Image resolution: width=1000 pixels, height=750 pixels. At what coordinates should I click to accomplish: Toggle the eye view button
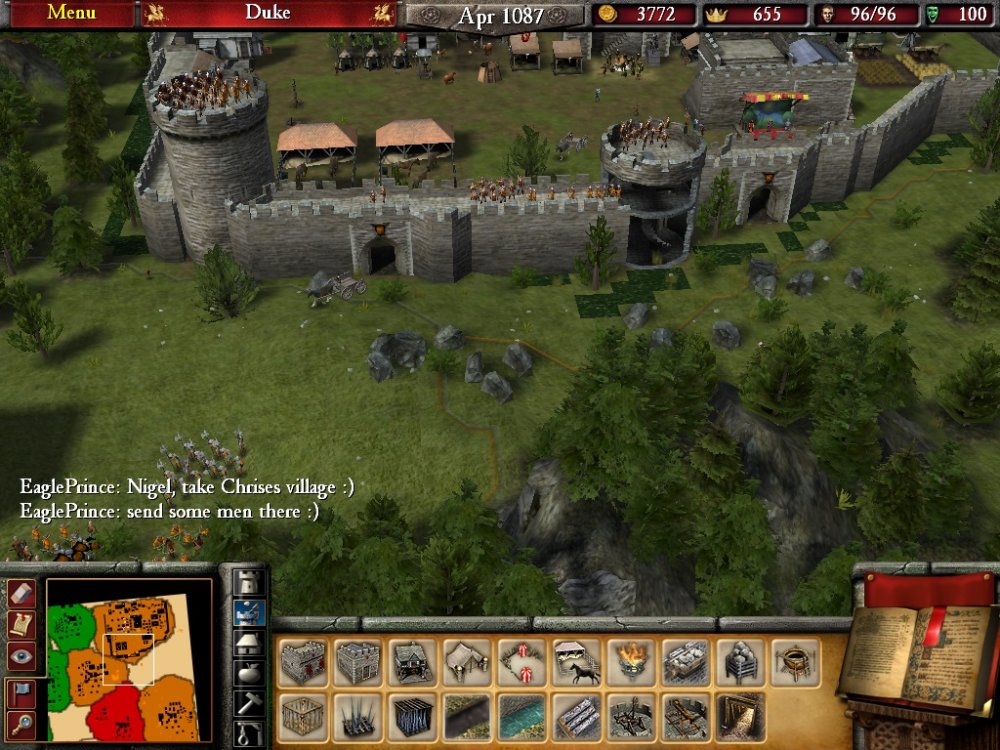[21, 656]
